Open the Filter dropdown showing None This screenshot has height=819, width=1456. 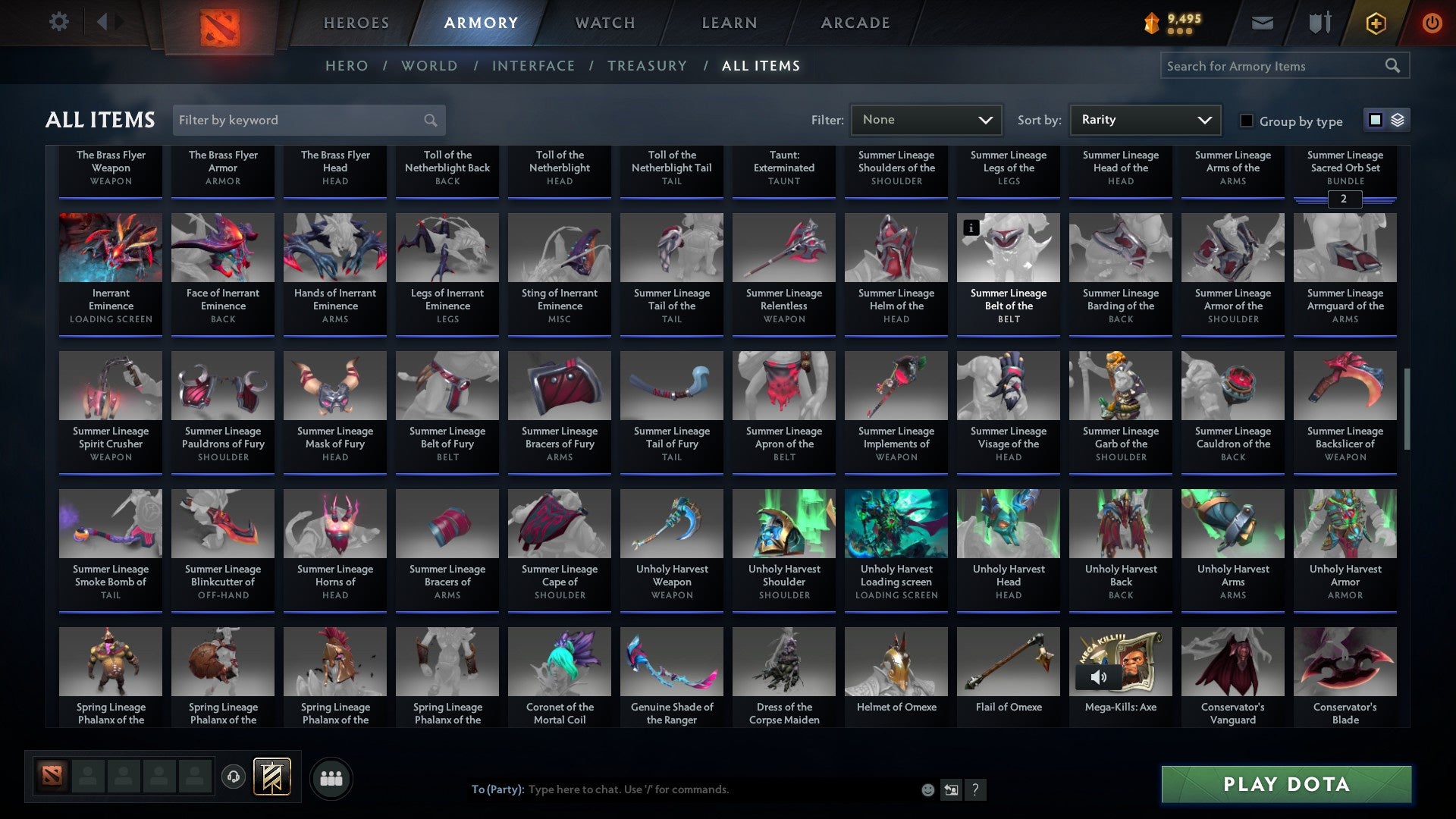926,119
